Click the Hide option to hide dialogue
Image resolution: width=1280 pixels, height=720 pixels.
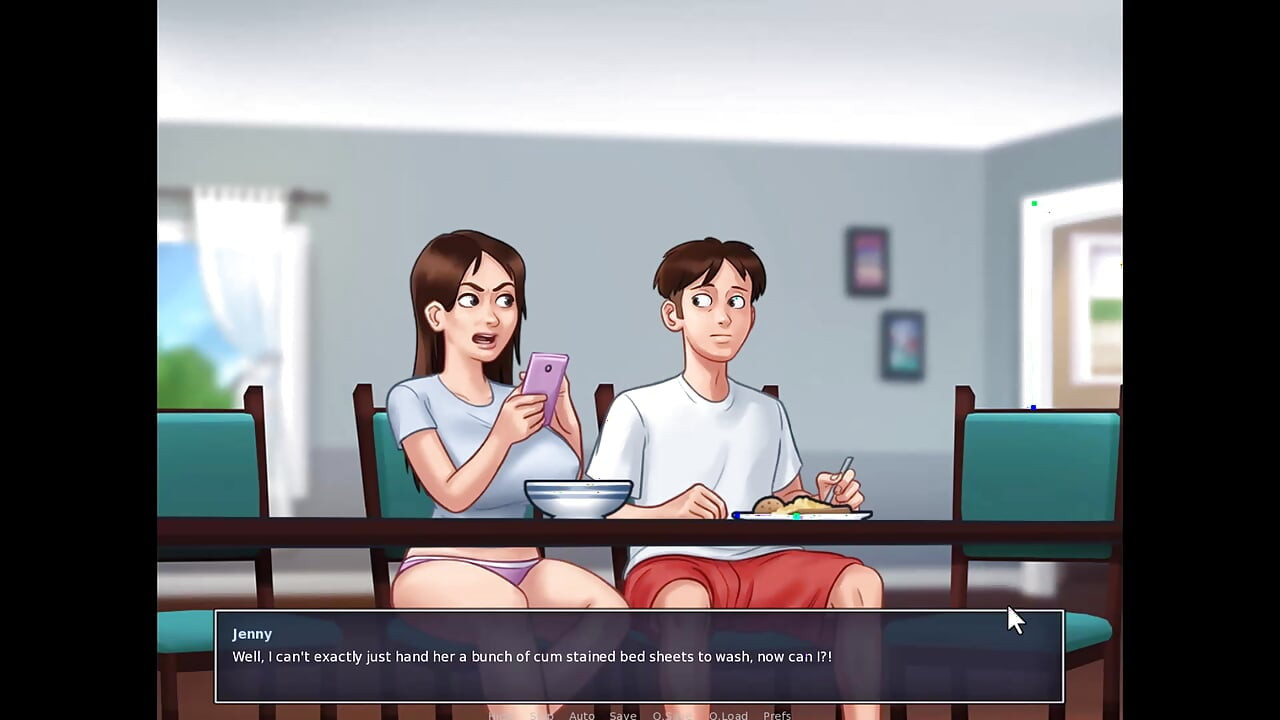(497, 716)
